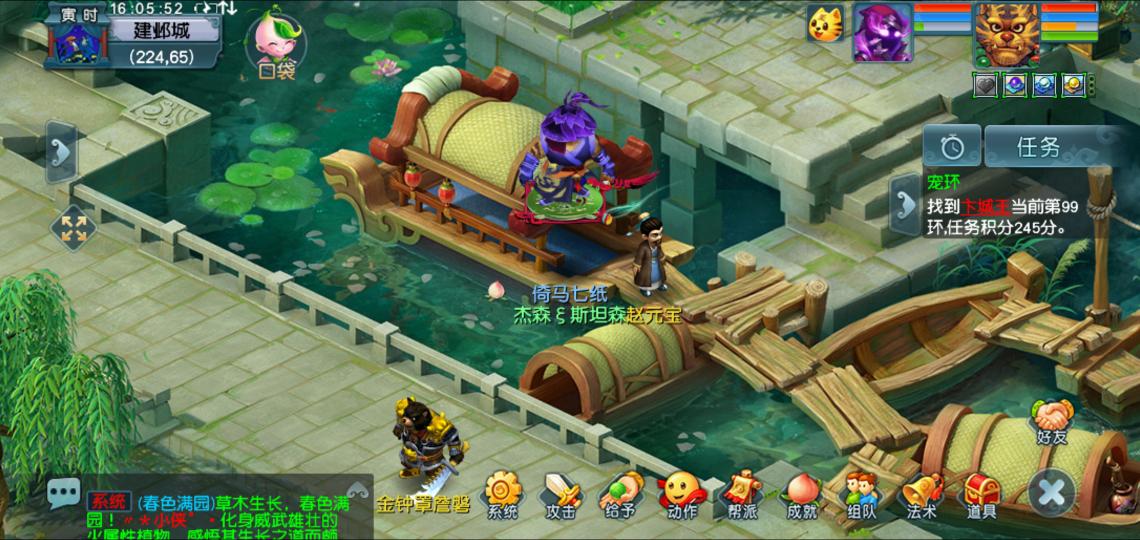This screenshot has width=1140, height=540.
Task: Open the 组队 team panel
Action: click(861, 494)
